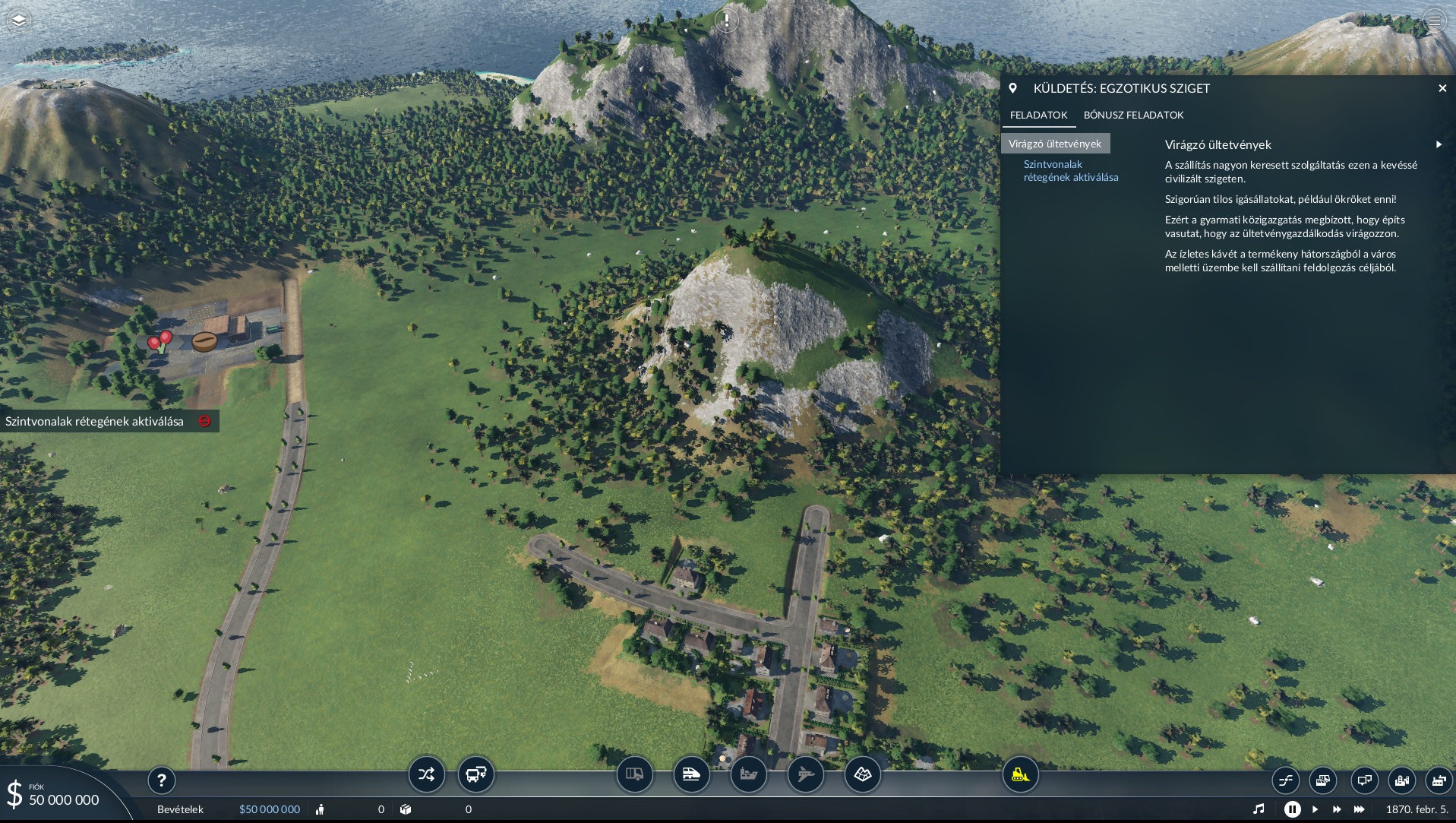Activate the yellow bulldozer tool

tap(1020, 774)
